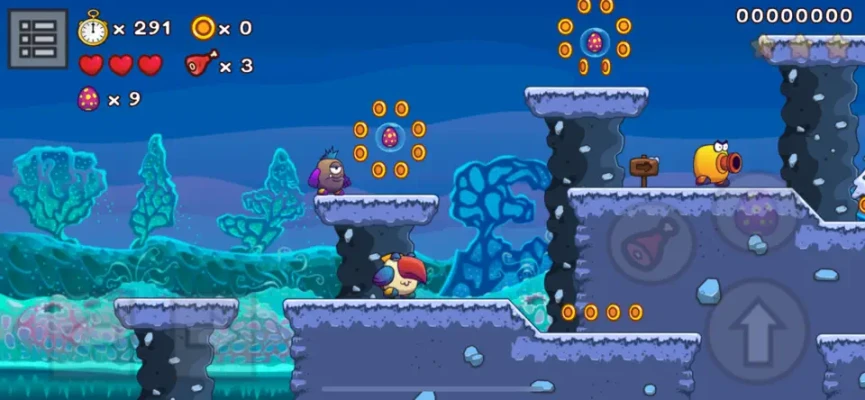Open the pause menu list button
865x400 pixels.
(38, 39)
